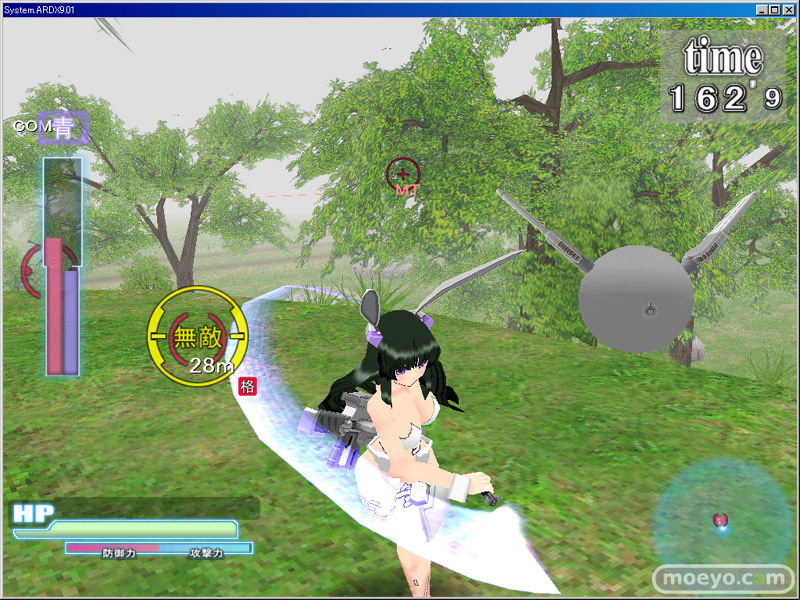Close the System ARDX window

(x=788, y=9)
